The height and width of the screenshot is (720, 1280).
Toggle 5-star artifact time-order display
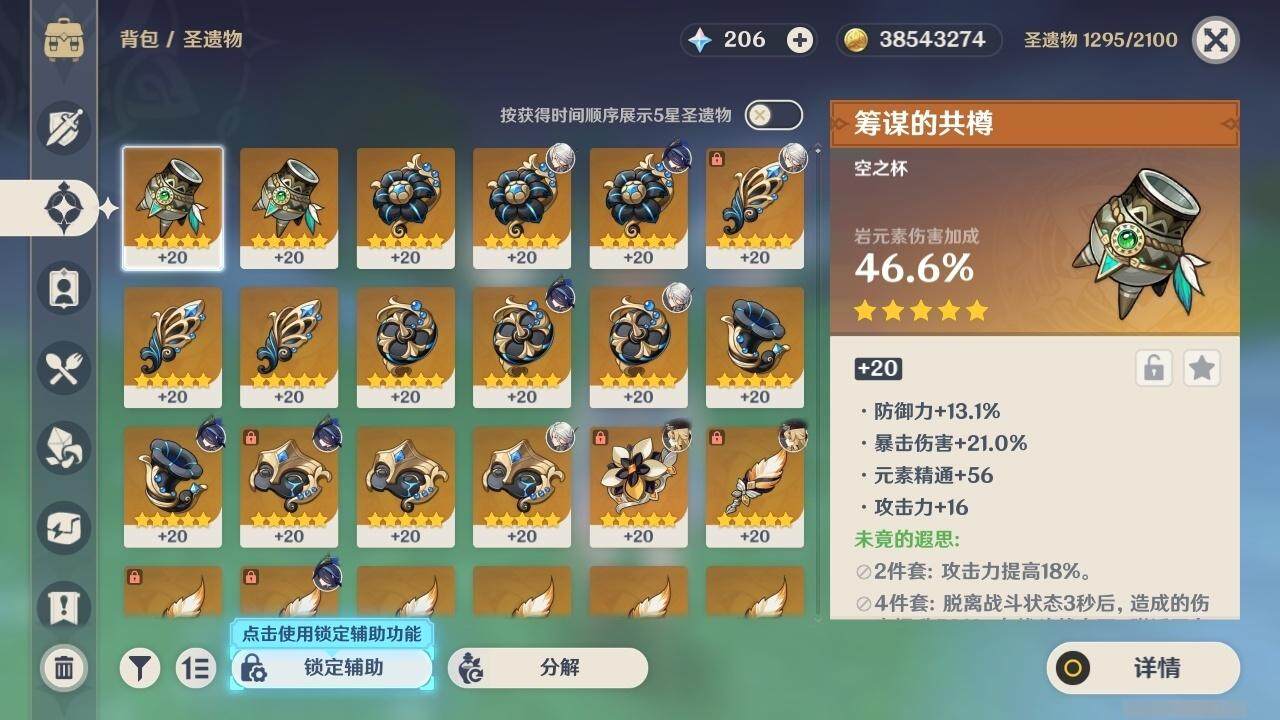click(773, 115)
